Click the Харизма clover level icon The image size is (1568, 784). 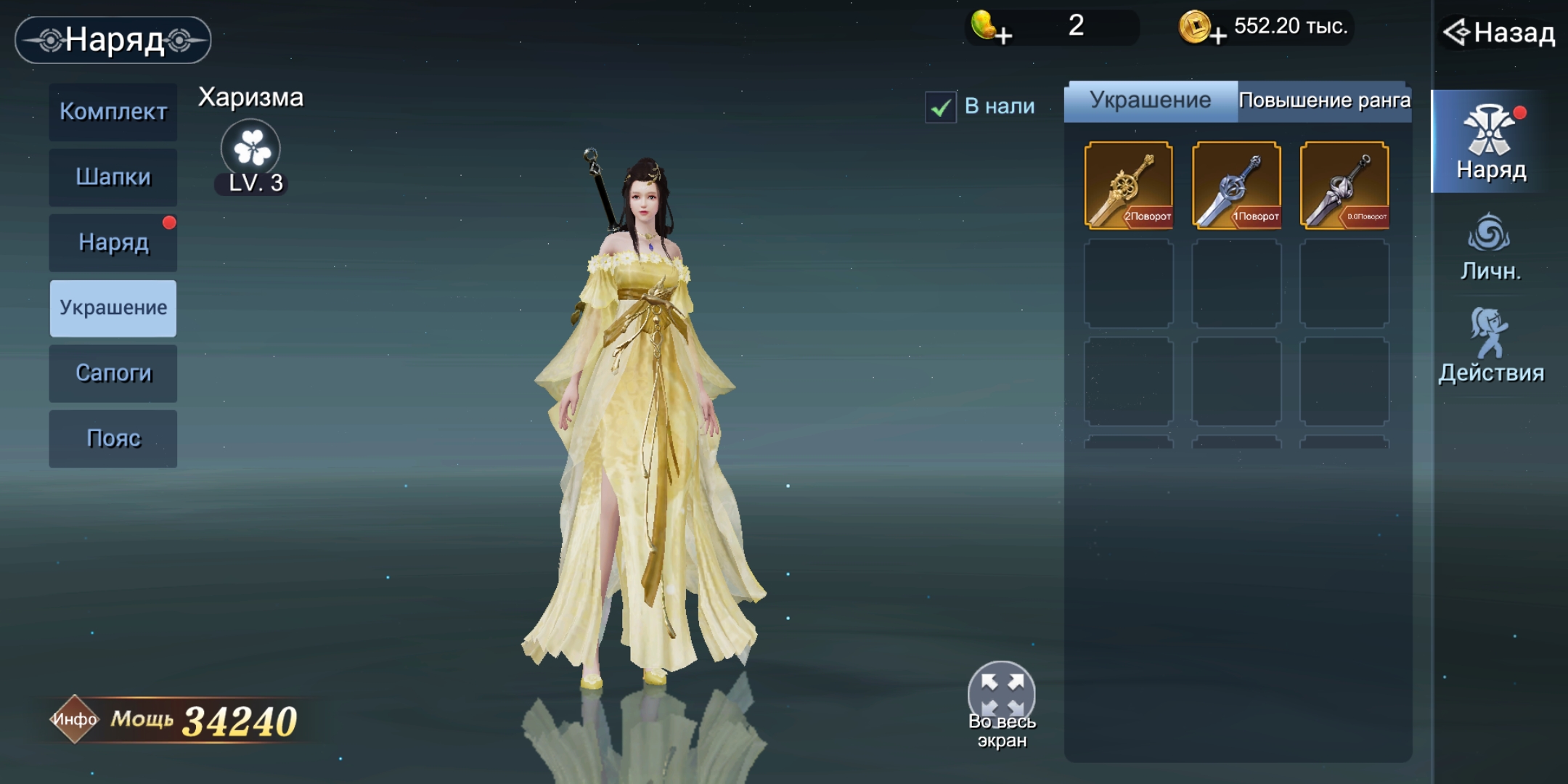point(251,149)
